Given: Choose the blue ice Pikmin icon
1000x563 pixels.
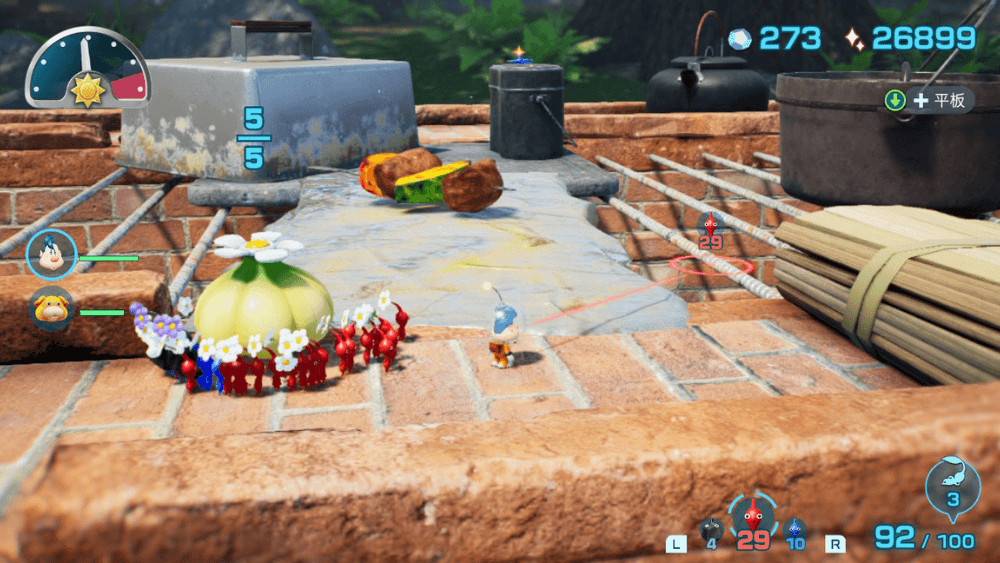Looking at the screenshot, I should pos(795,530).
